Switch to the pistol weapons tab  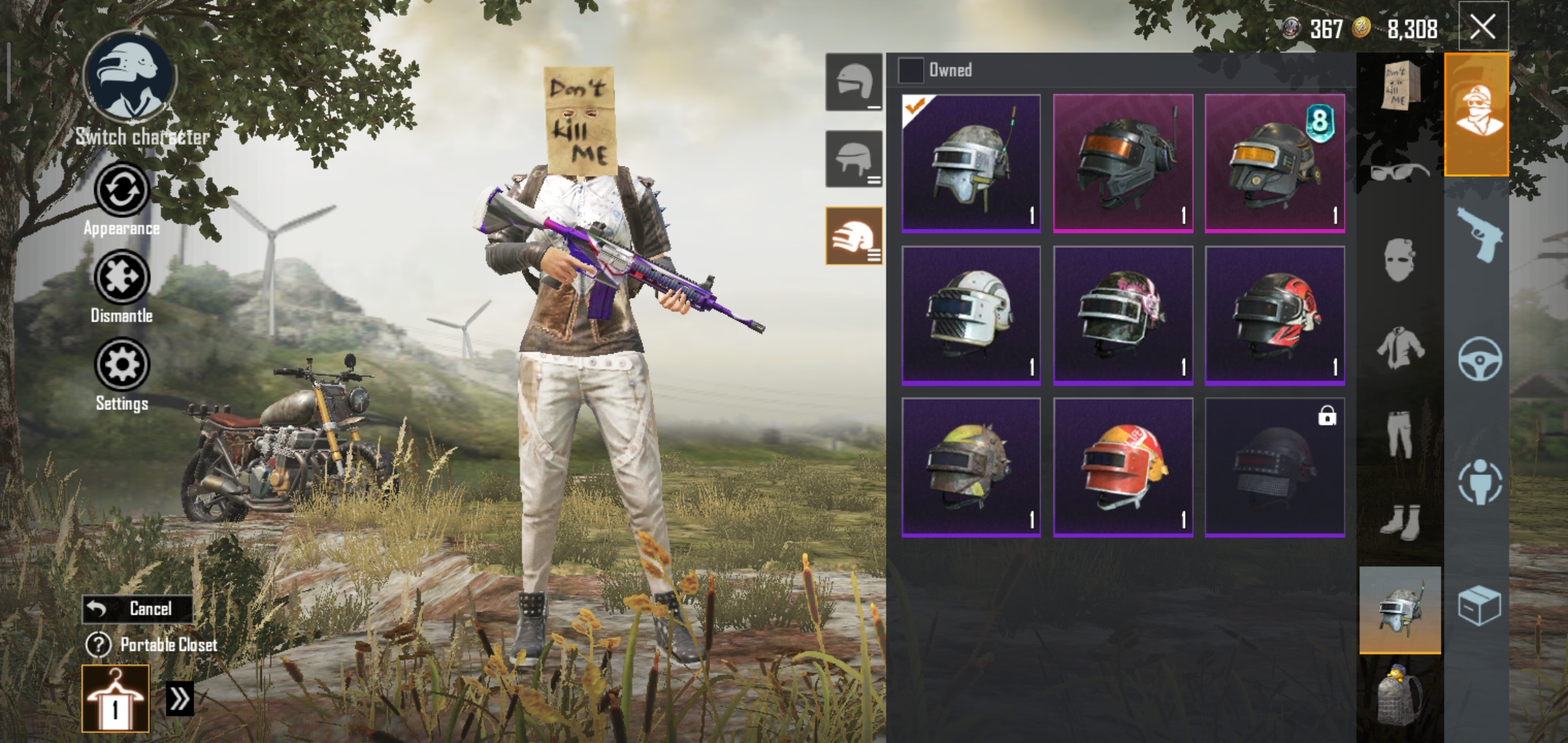tap(1479, 235)
